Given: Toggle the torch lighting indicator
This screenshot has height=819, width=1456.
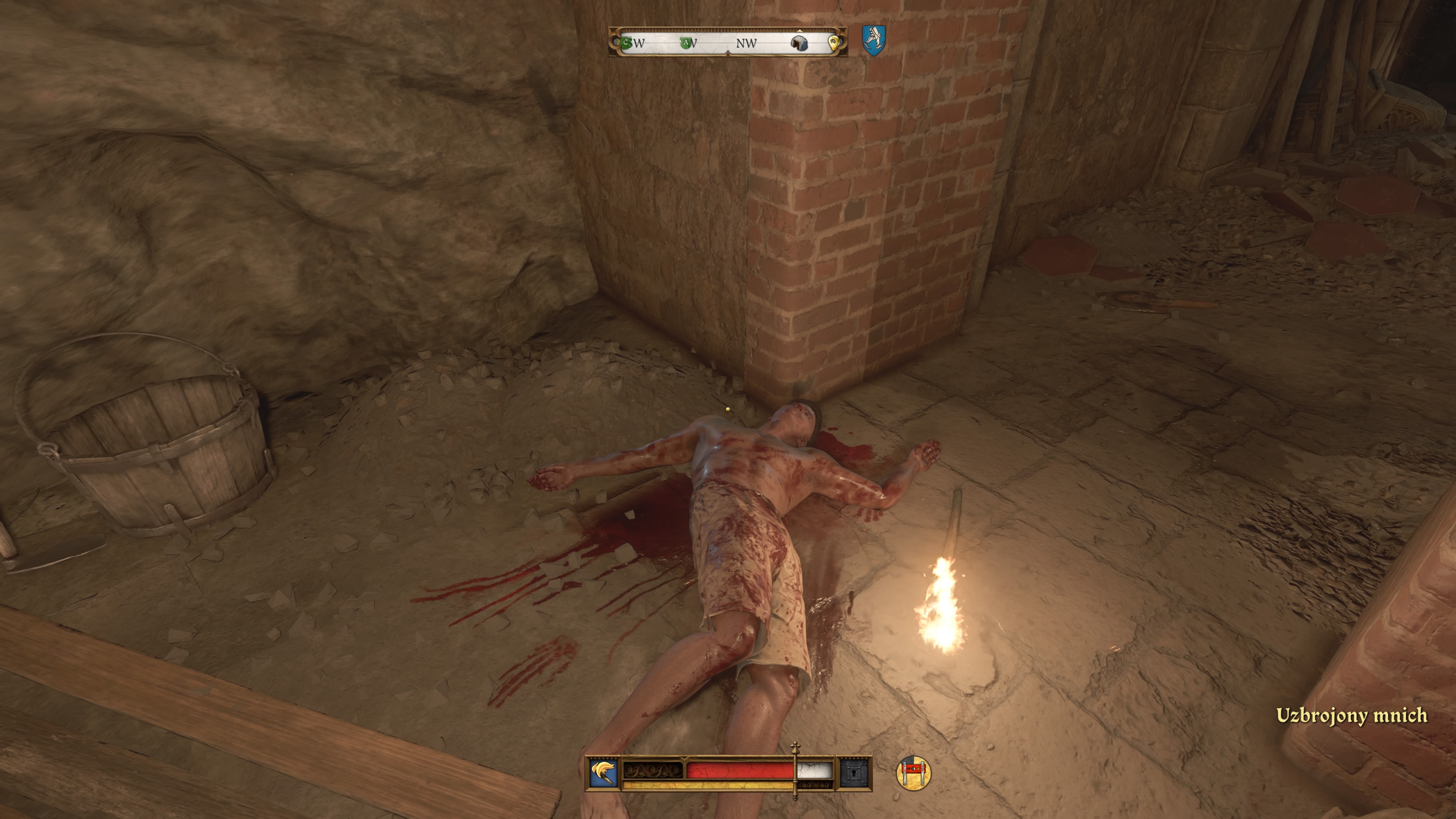Looking at the screenshot, I should (604, 774).
